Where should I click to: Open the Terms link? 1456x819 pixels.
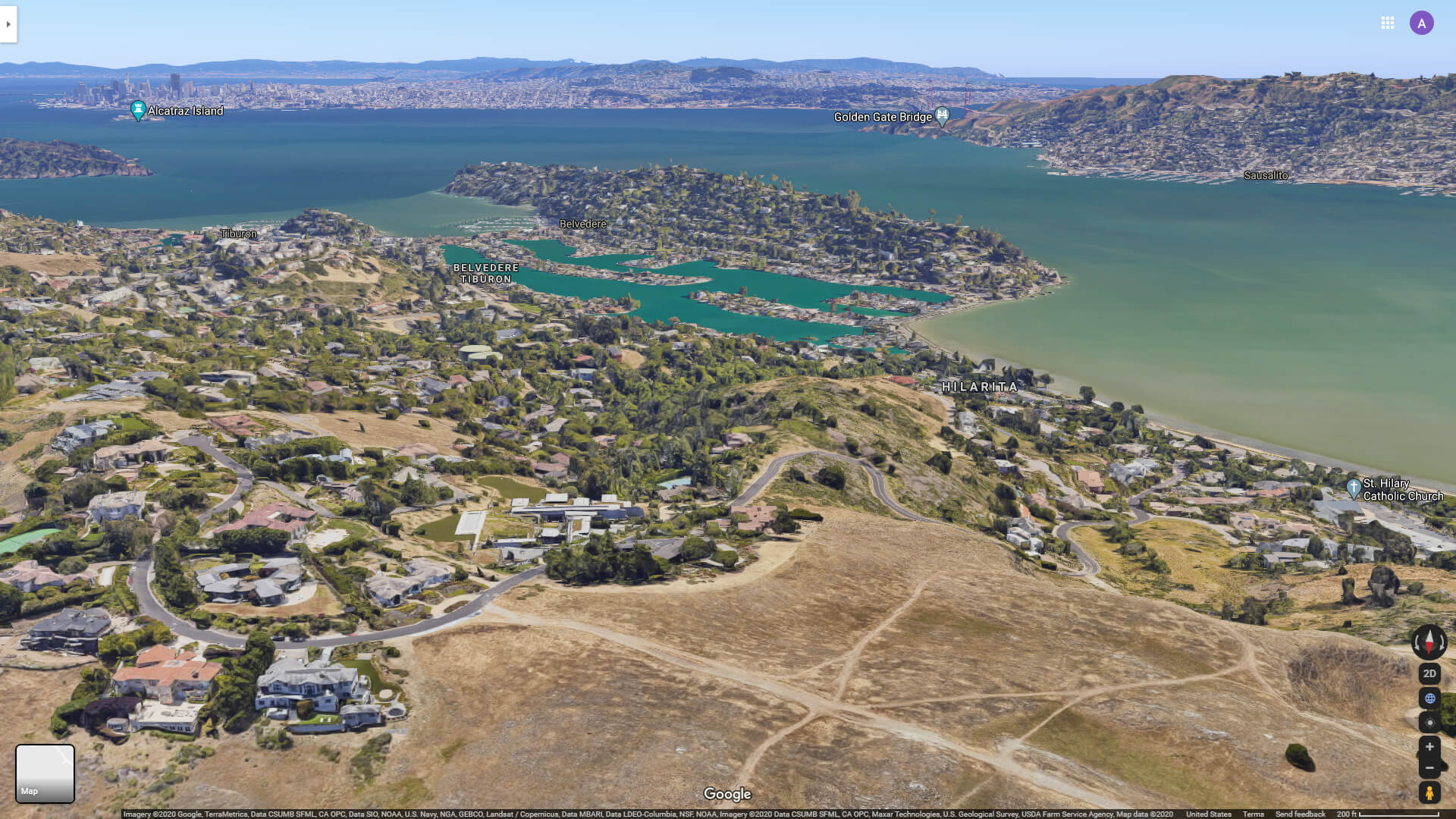click(1253, 814)
